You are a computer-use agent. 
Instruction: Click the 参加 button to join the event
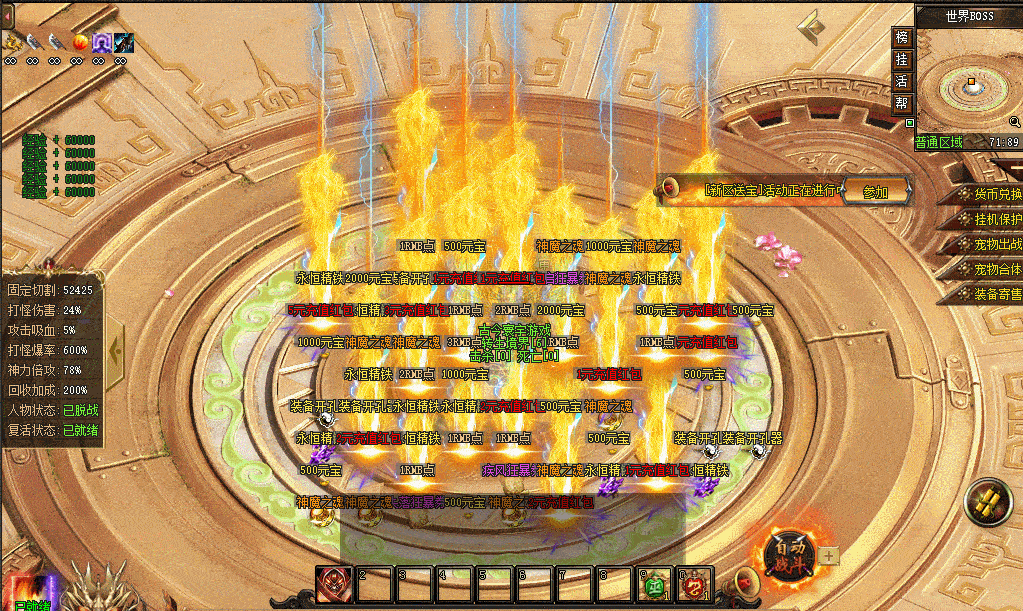coord(875,192)
